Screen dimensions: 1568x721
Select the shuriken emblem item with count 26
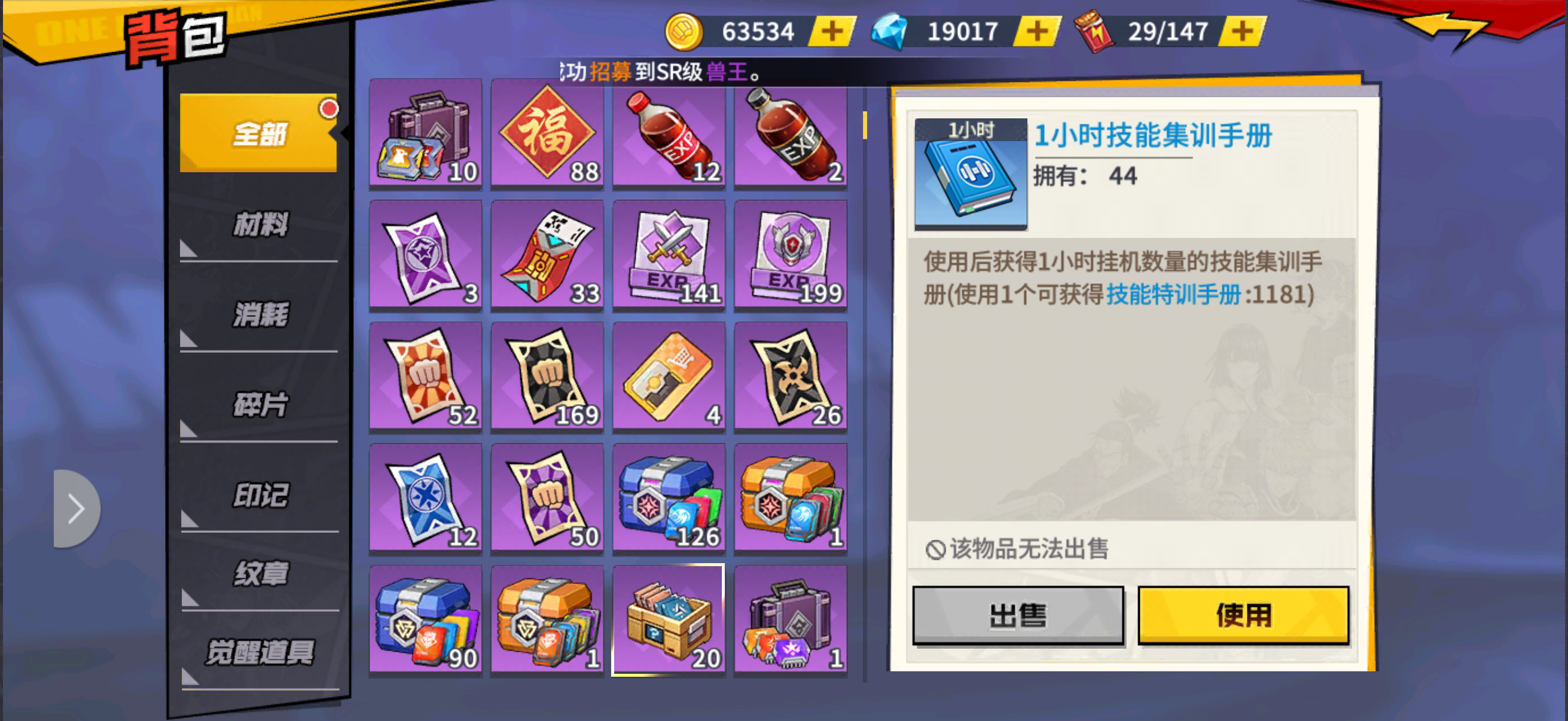790,376
